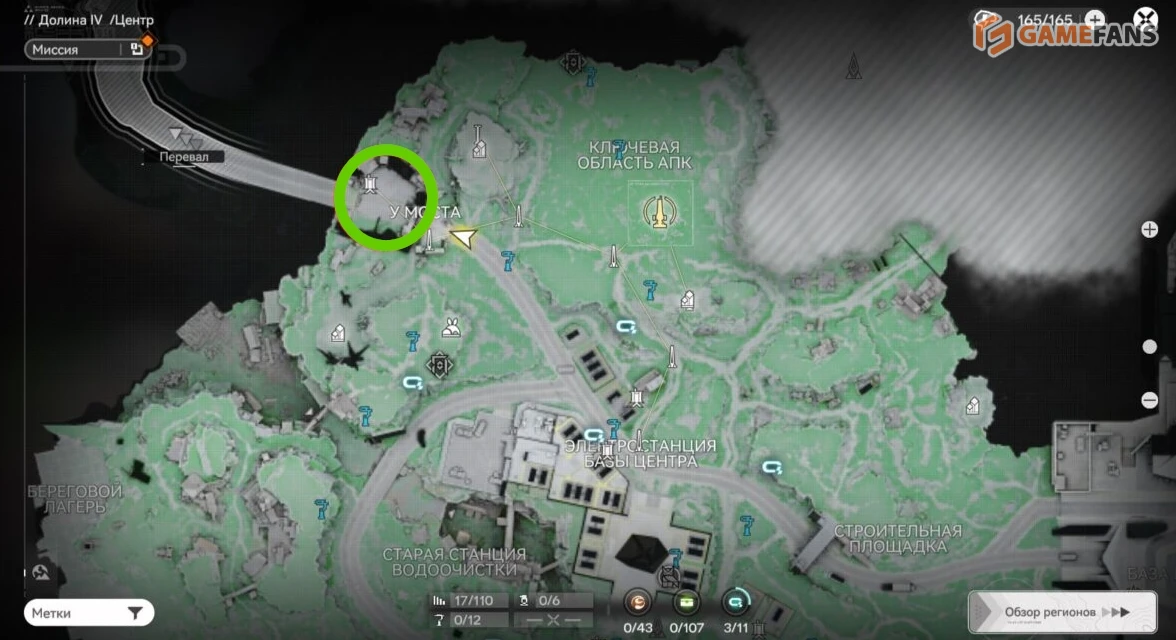Show the green chest counter 0/107
The width and height of the screenshot is (1176, 640).
click(x=686, y=602)
